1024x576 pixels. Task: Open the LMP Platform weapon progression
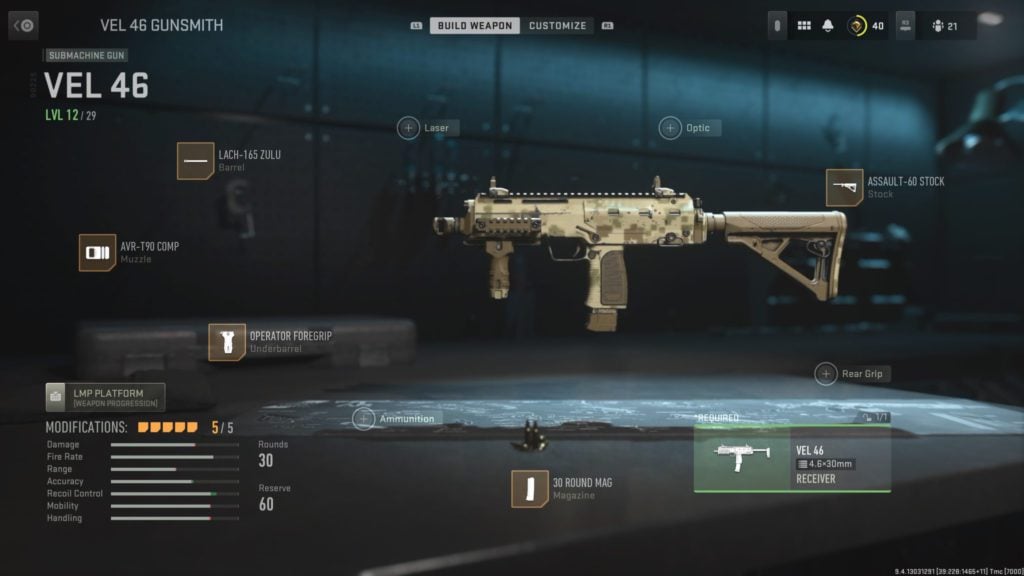click(x=105, y=397)
